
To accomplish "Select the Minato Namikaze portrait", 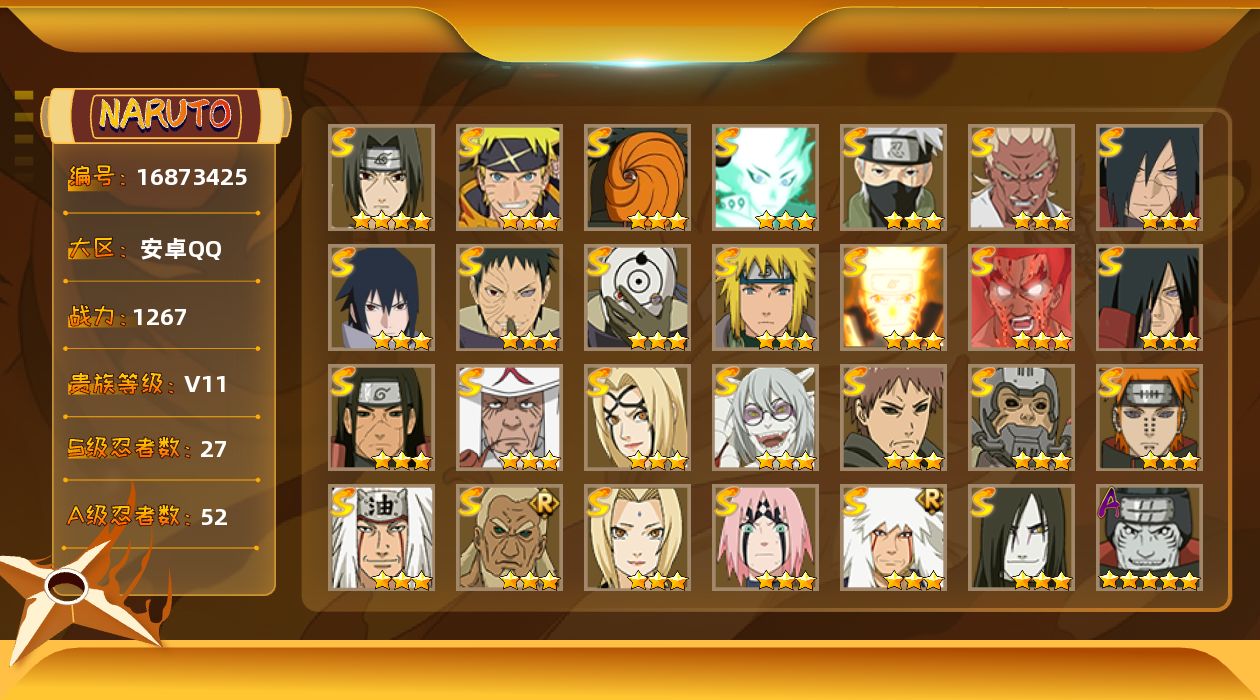I will (765, 298).
